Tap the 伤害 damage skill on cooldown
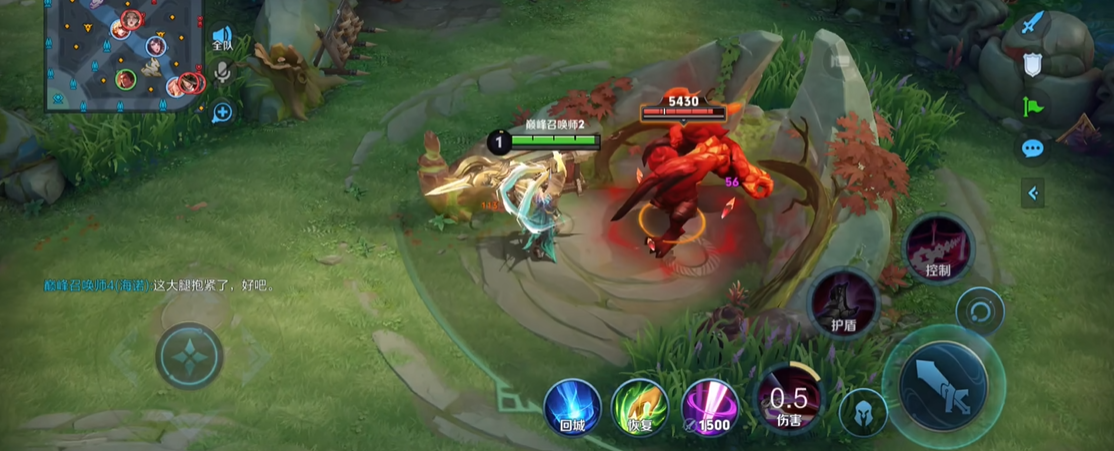This screenshot has width=1114, height=451. (x=788, y=398)
